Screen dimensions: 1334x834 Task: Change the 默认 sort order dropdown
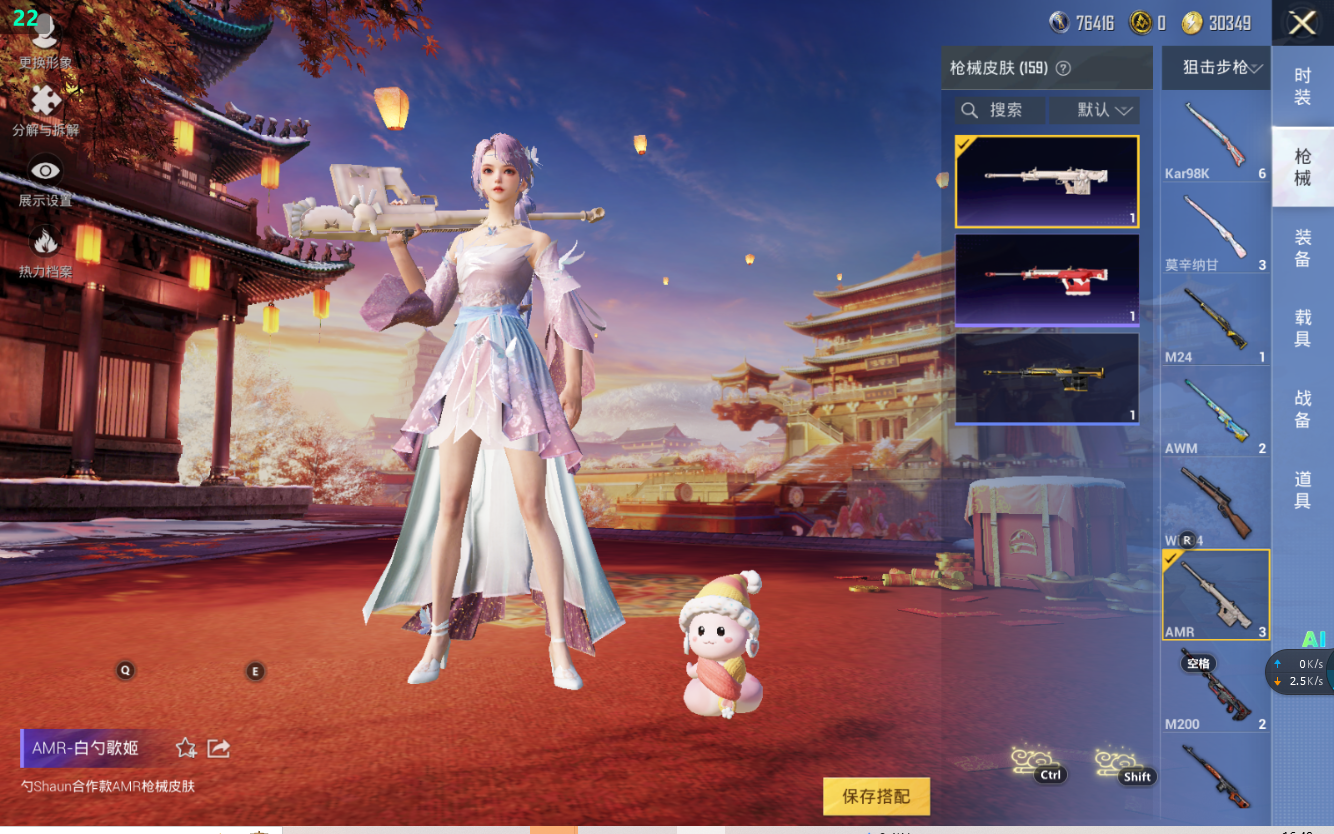[x=1096, y=110]
